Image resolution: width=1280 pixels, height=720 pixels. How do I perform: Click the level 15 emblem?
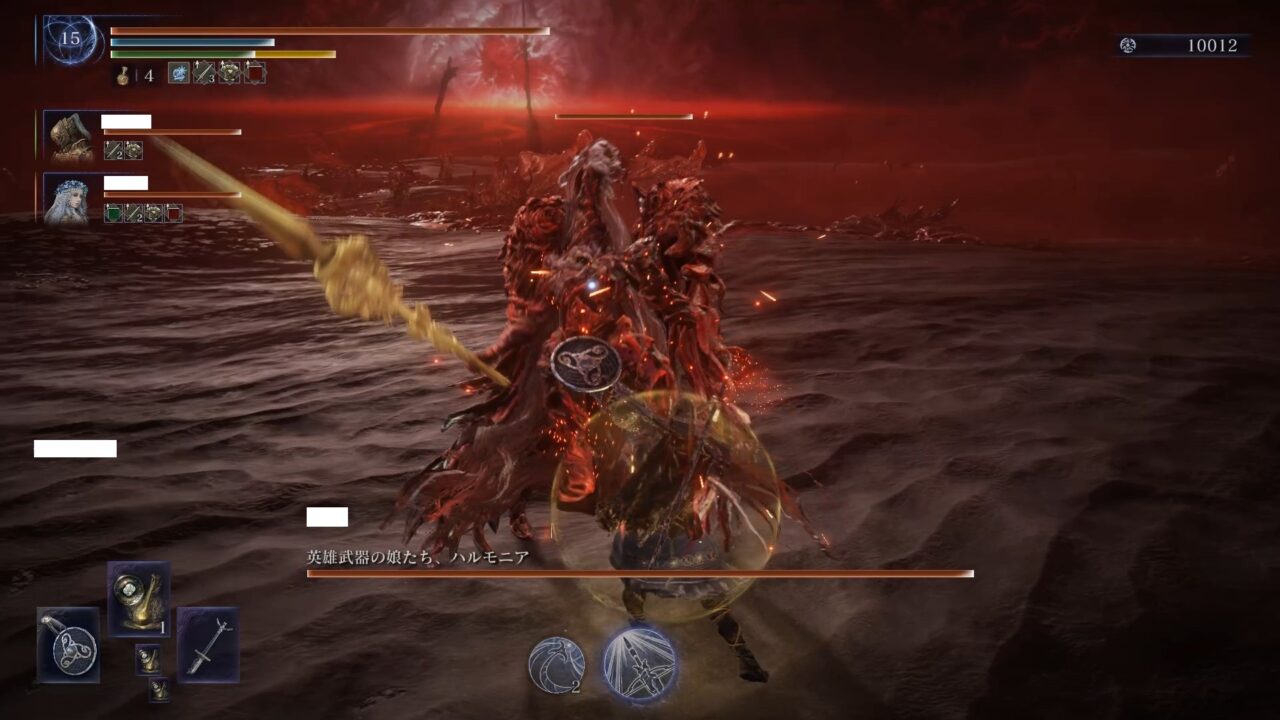pos(70,40)
